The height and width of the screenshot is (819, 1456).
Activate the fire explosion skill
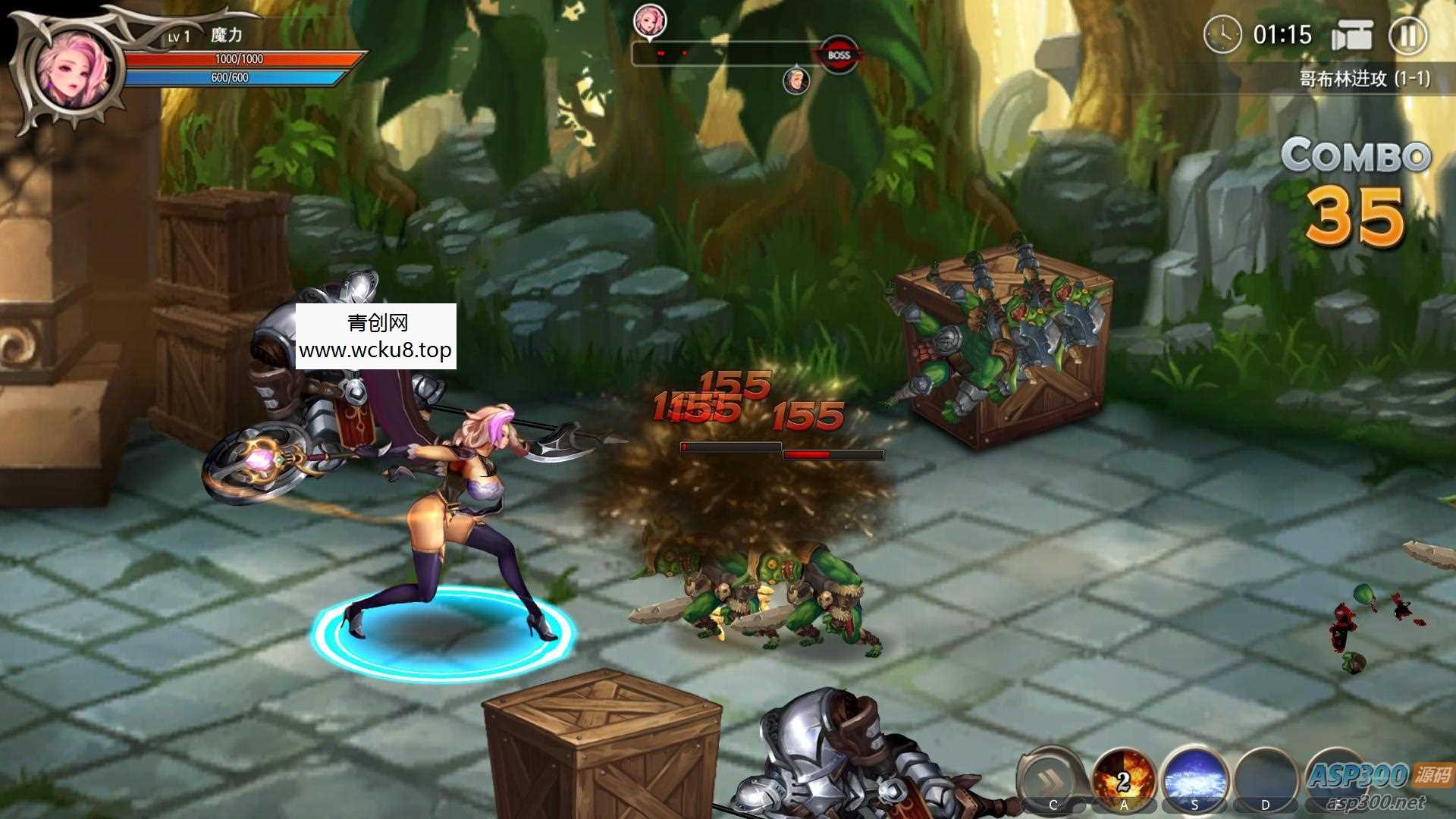tap(1123, 779)
